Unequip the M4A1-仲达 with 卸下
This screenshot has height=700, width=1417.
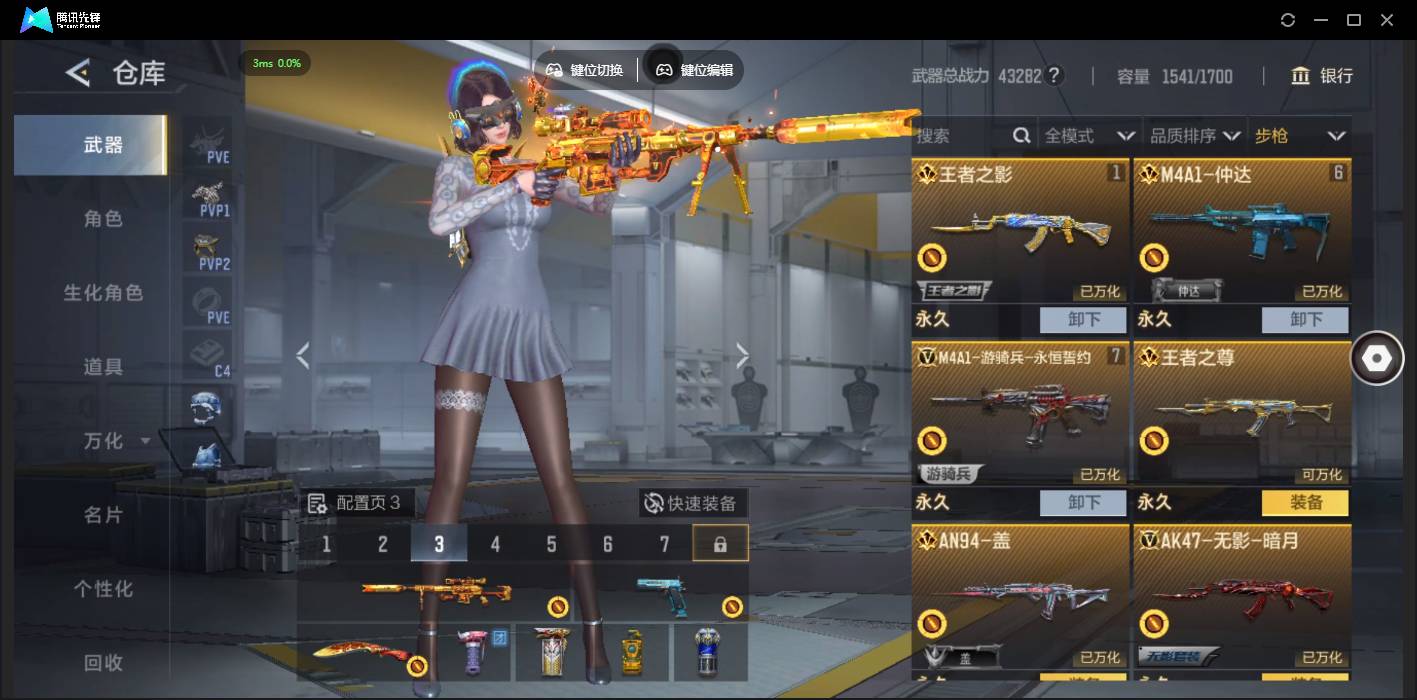pyautogui.click(x=1305, y=320)
